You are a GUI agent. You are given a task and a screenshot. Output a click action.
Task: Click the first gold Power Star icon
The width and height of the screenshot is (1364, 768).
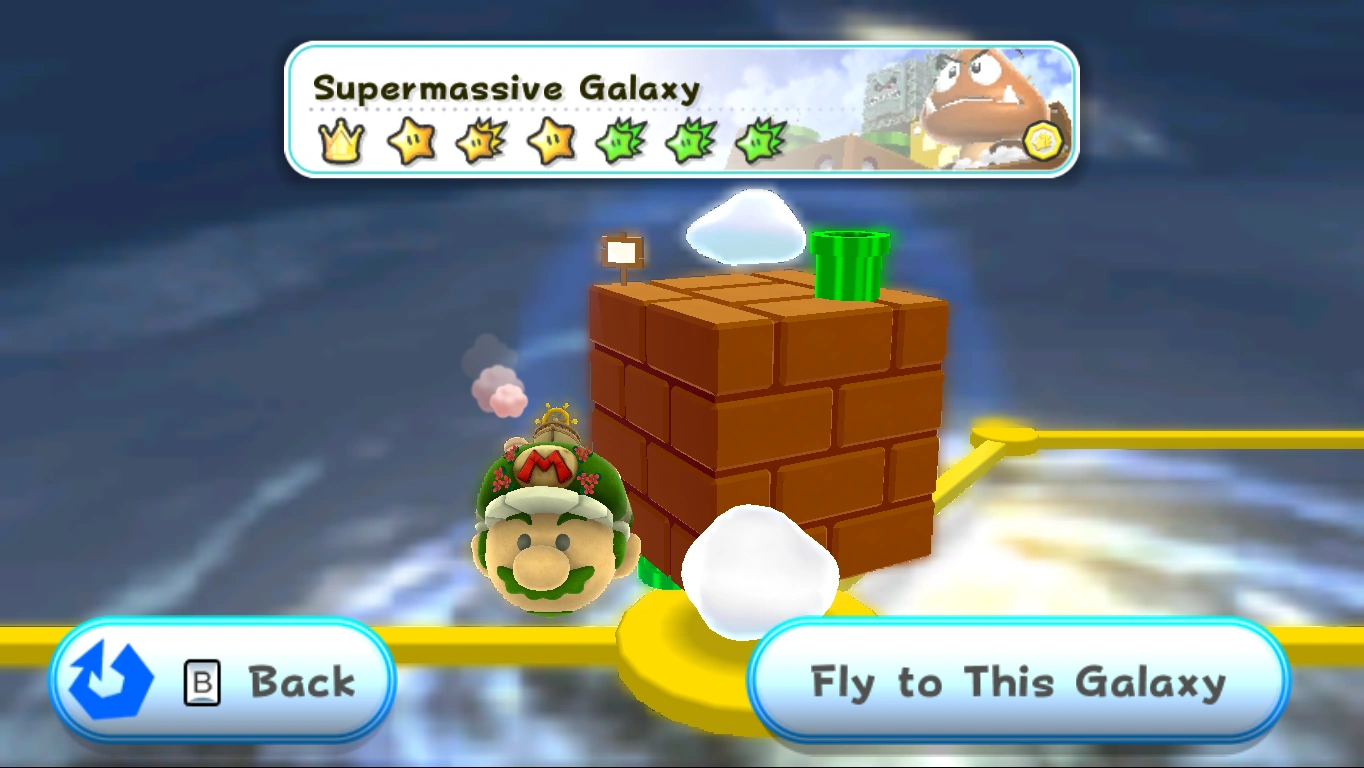(x=409, y=140)
